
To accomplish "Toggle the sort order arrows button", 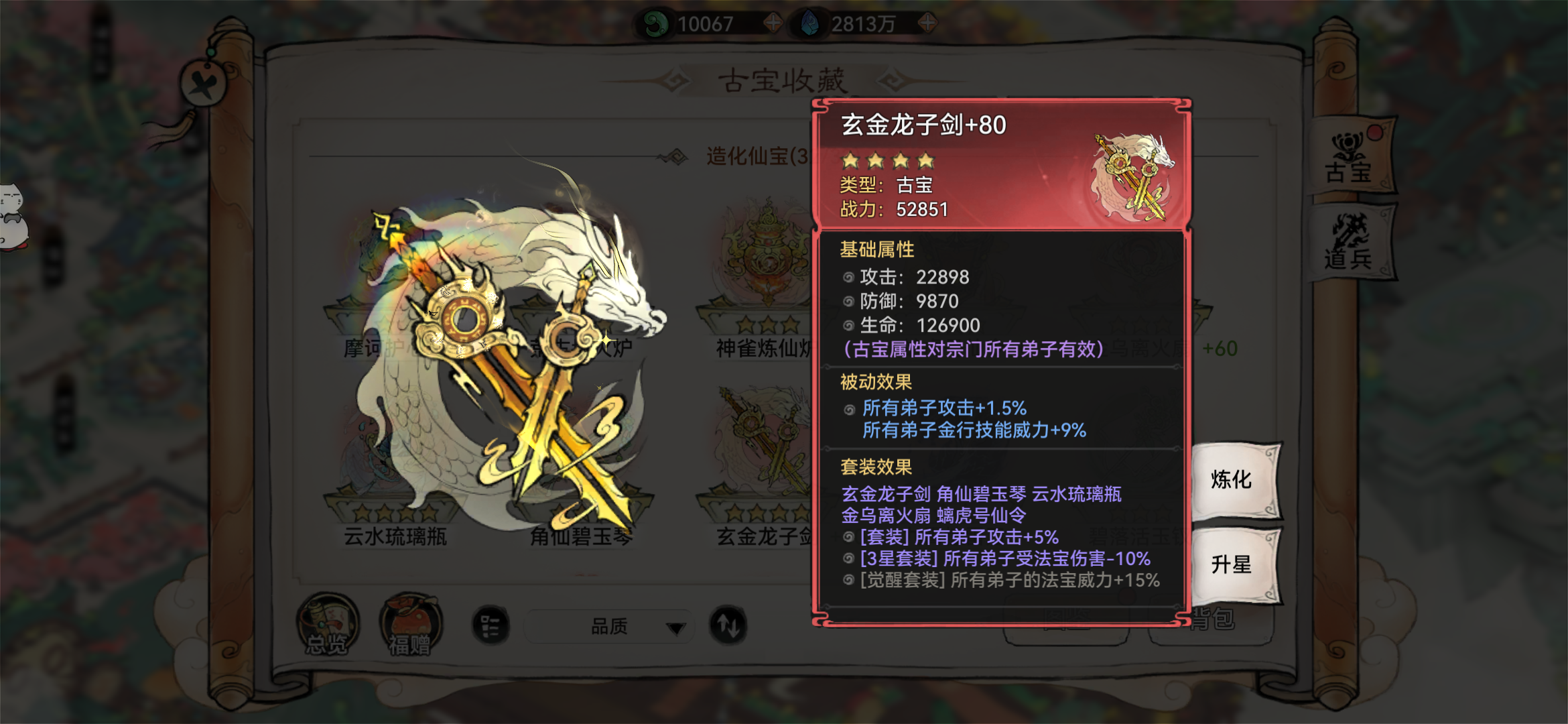I will (728, 625).
